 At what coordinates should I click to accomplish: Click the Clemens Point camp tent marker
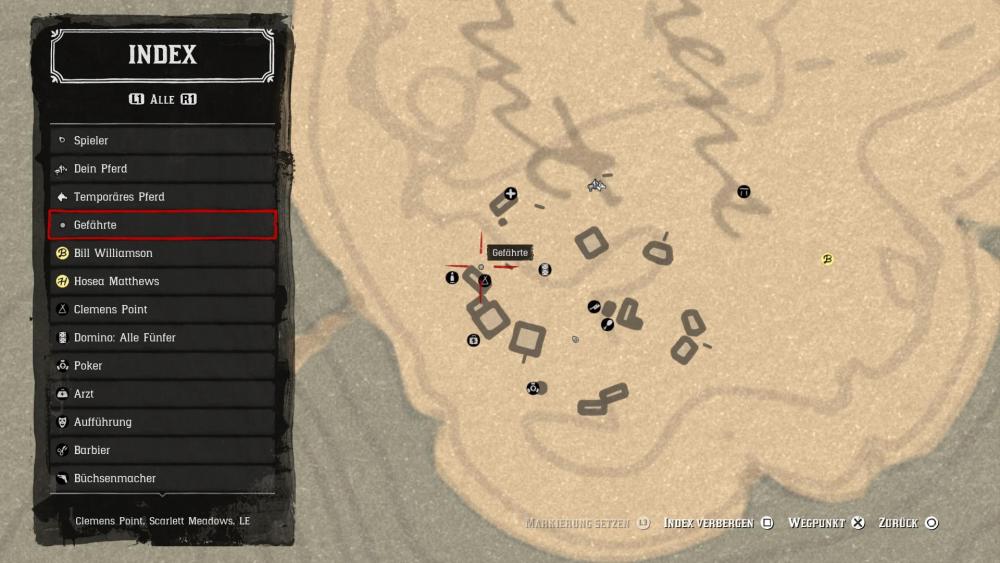[x=485, y=281]
